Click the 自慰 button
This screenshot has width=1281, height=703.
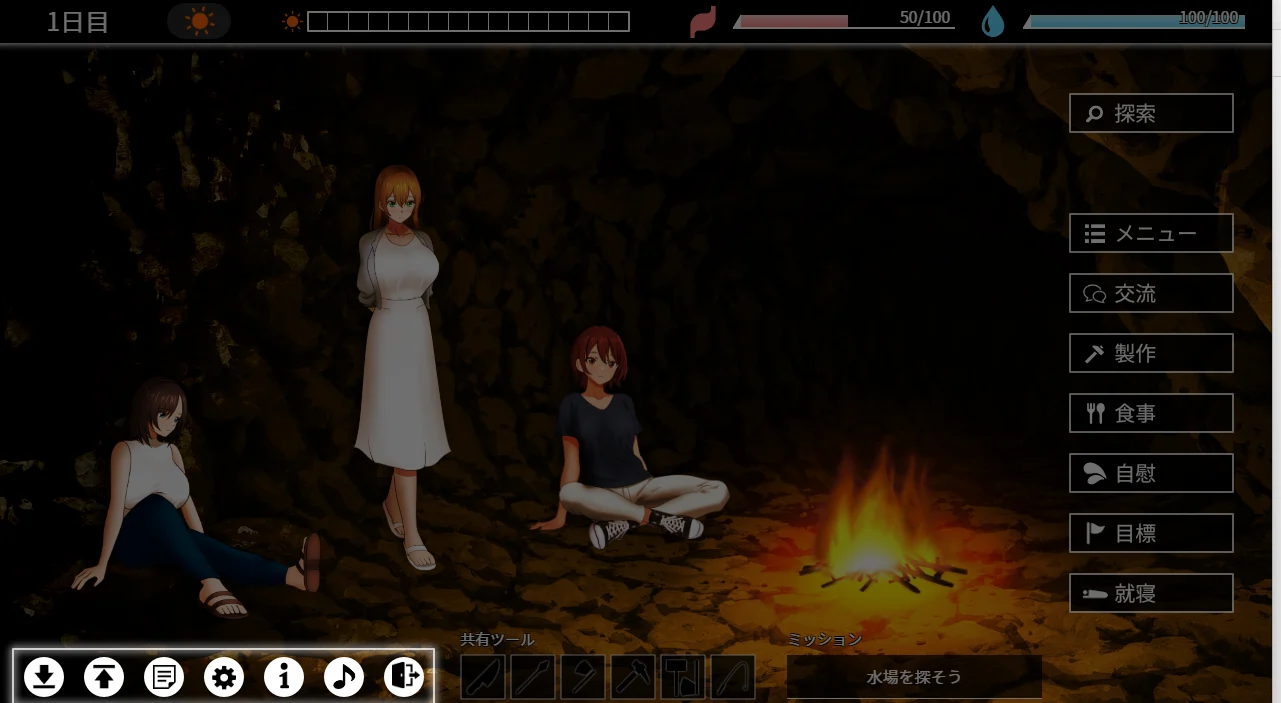[x=1151, y=473]
